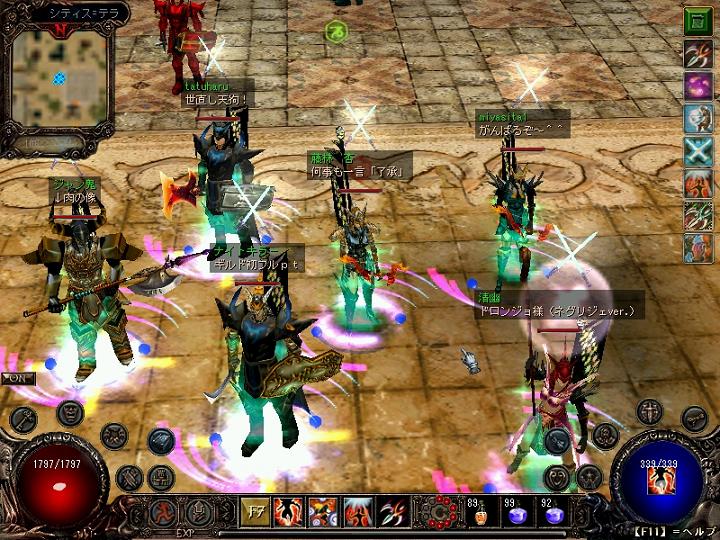The image size is (720, 540).
Task: Activate the green claw slash skill
Action: tap(698, 215)
